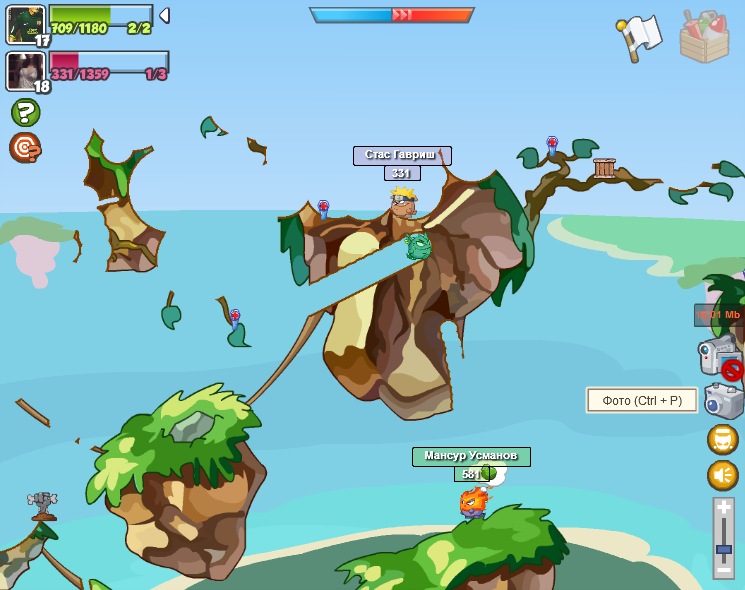Select the green team player avatar
Image resolution: width=745 pixels, height=590 pixels.
(x=24, y=23)
